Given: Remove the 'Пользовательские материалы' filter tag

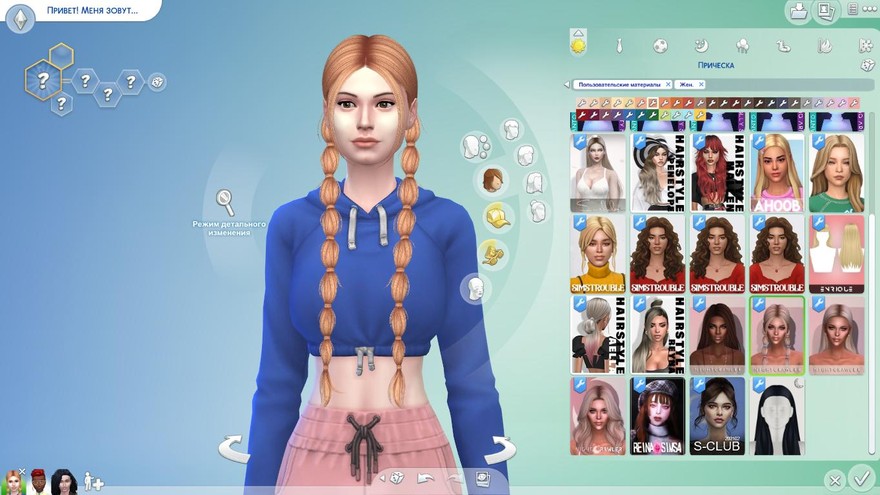Looking at the screenshot, I should (x=666, y=85).
